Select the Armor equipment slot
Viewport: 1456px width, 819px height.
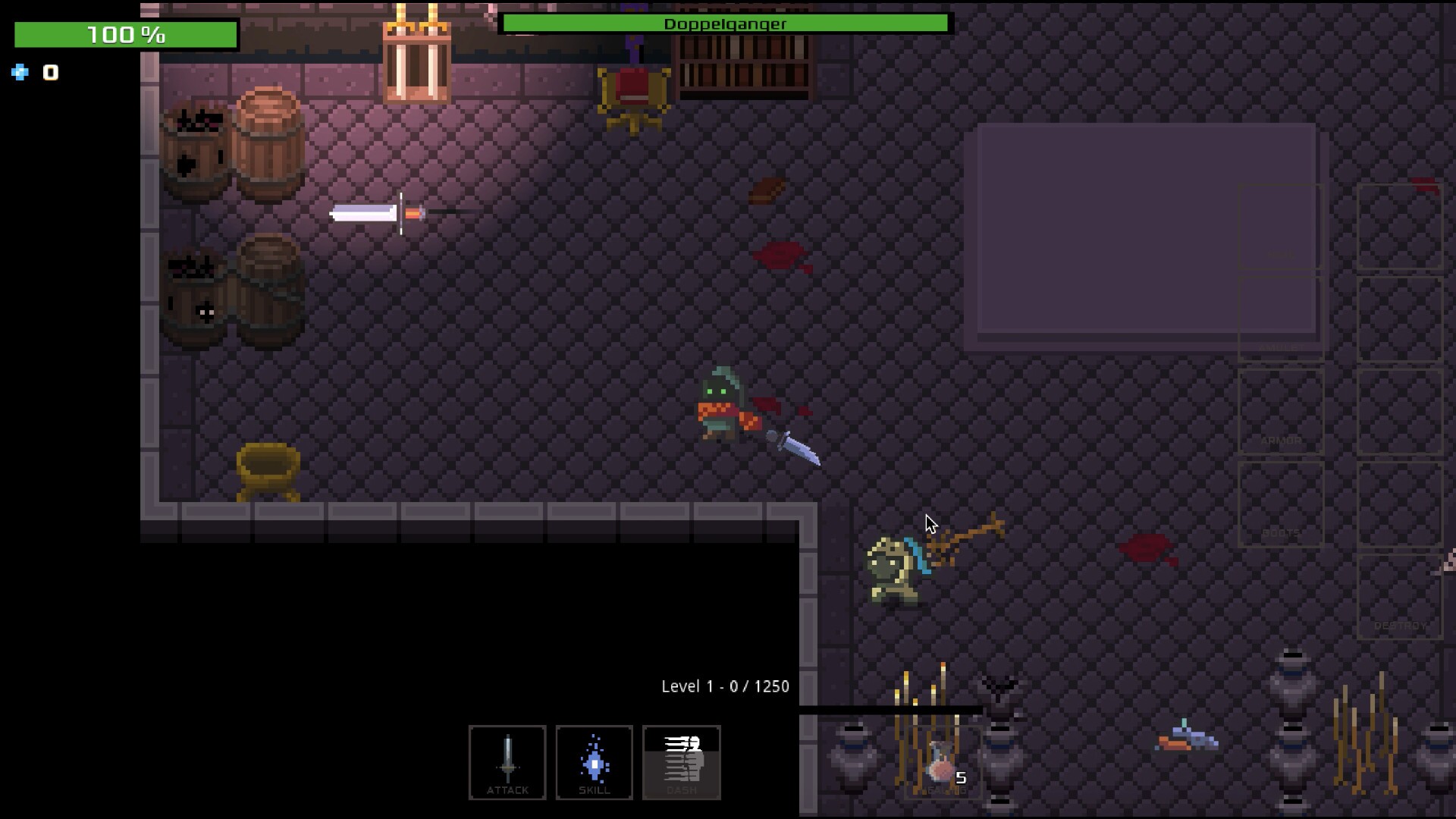point(1281,412)
